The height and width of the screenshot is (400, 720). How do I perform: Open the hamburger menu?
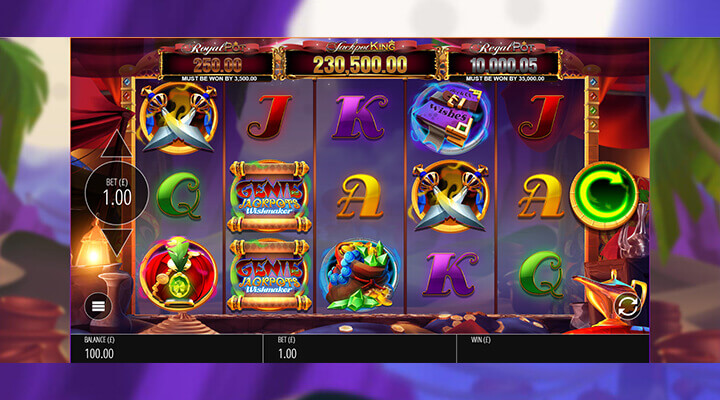pyautogui.click(x=99, y=306)
